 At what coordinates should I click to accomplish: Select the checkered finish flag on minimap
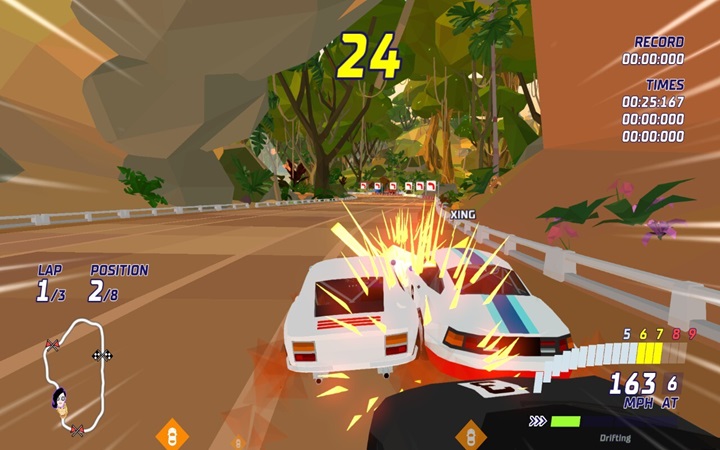point(99,355)
